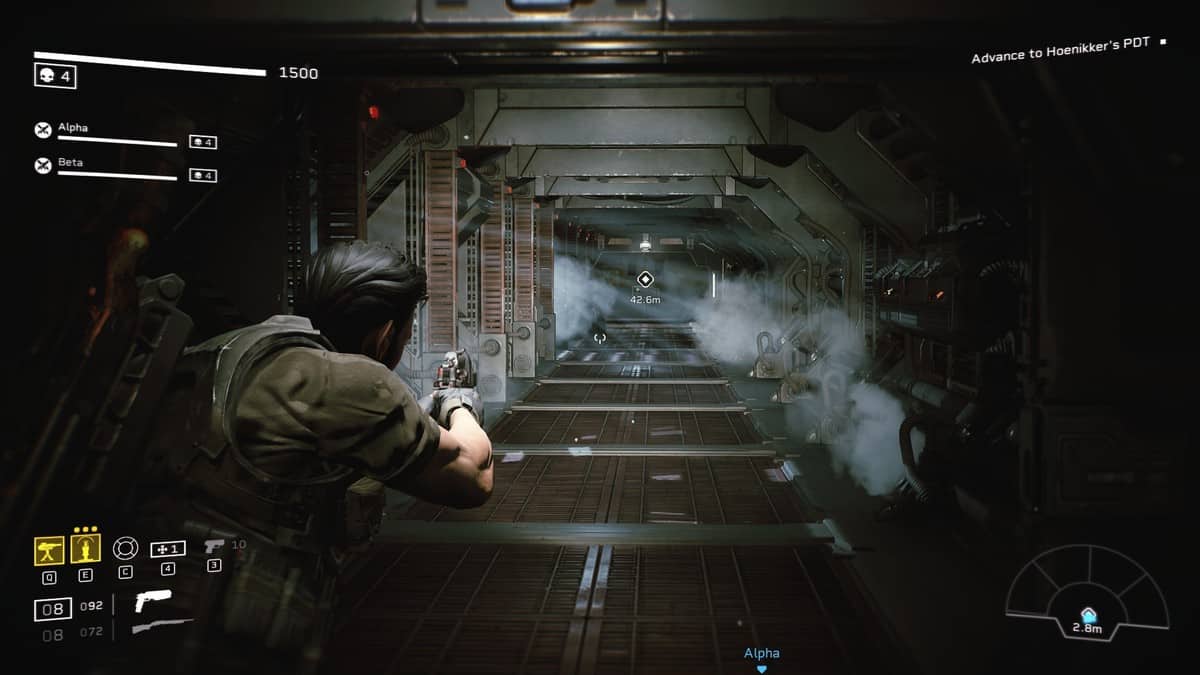
Task: Select the circular ring ability icon
Action: click(124, 548)
